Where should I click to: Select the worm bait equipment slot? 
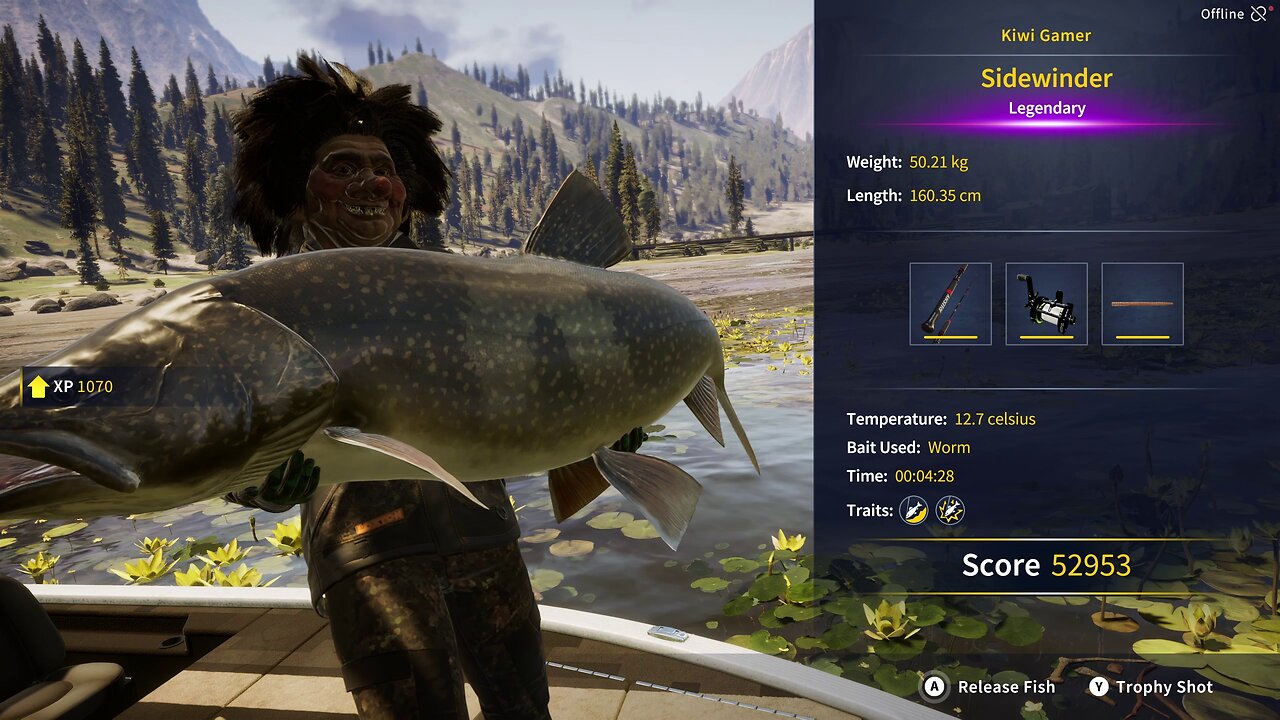coord(1142,304)
